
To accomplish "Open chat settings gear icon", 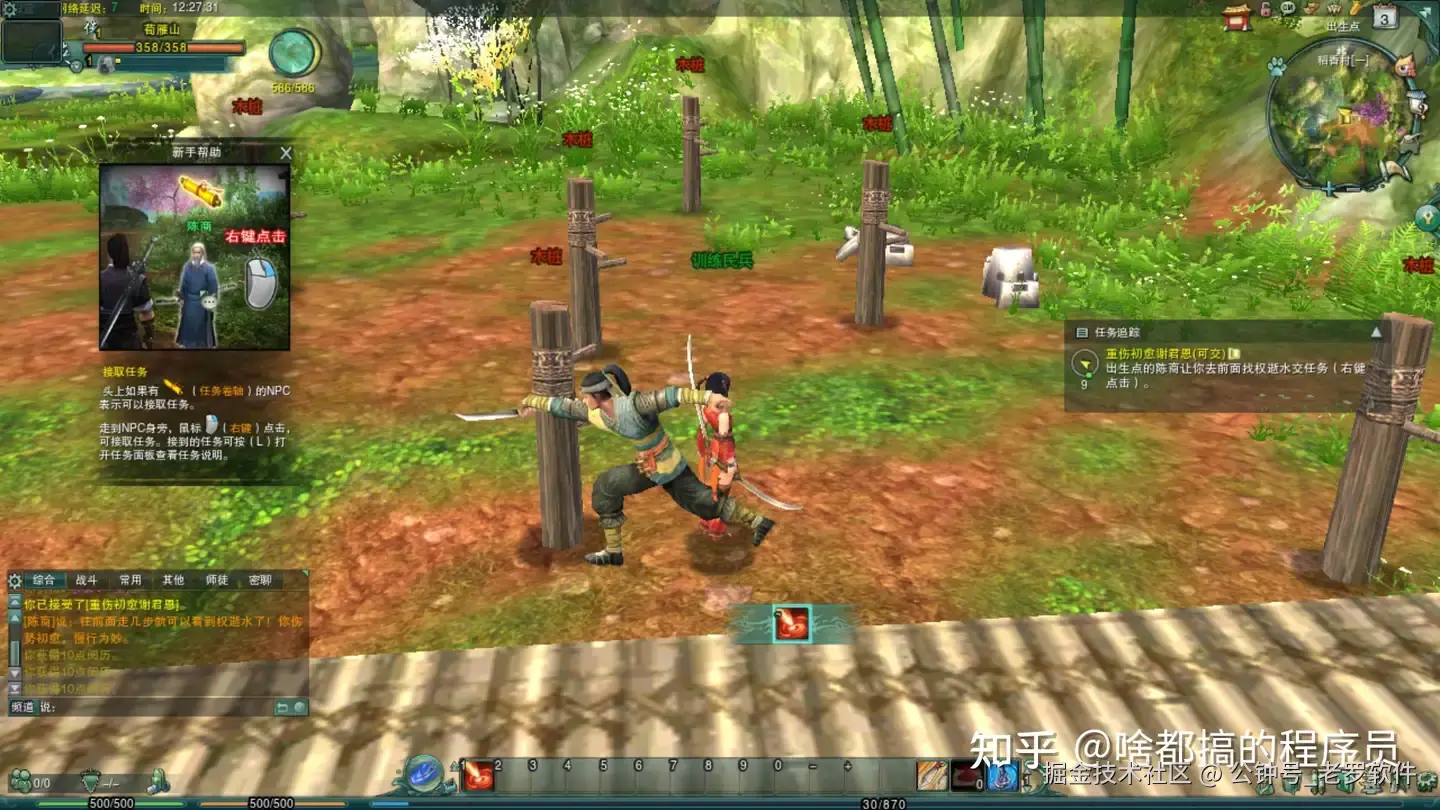I will 14,580.
